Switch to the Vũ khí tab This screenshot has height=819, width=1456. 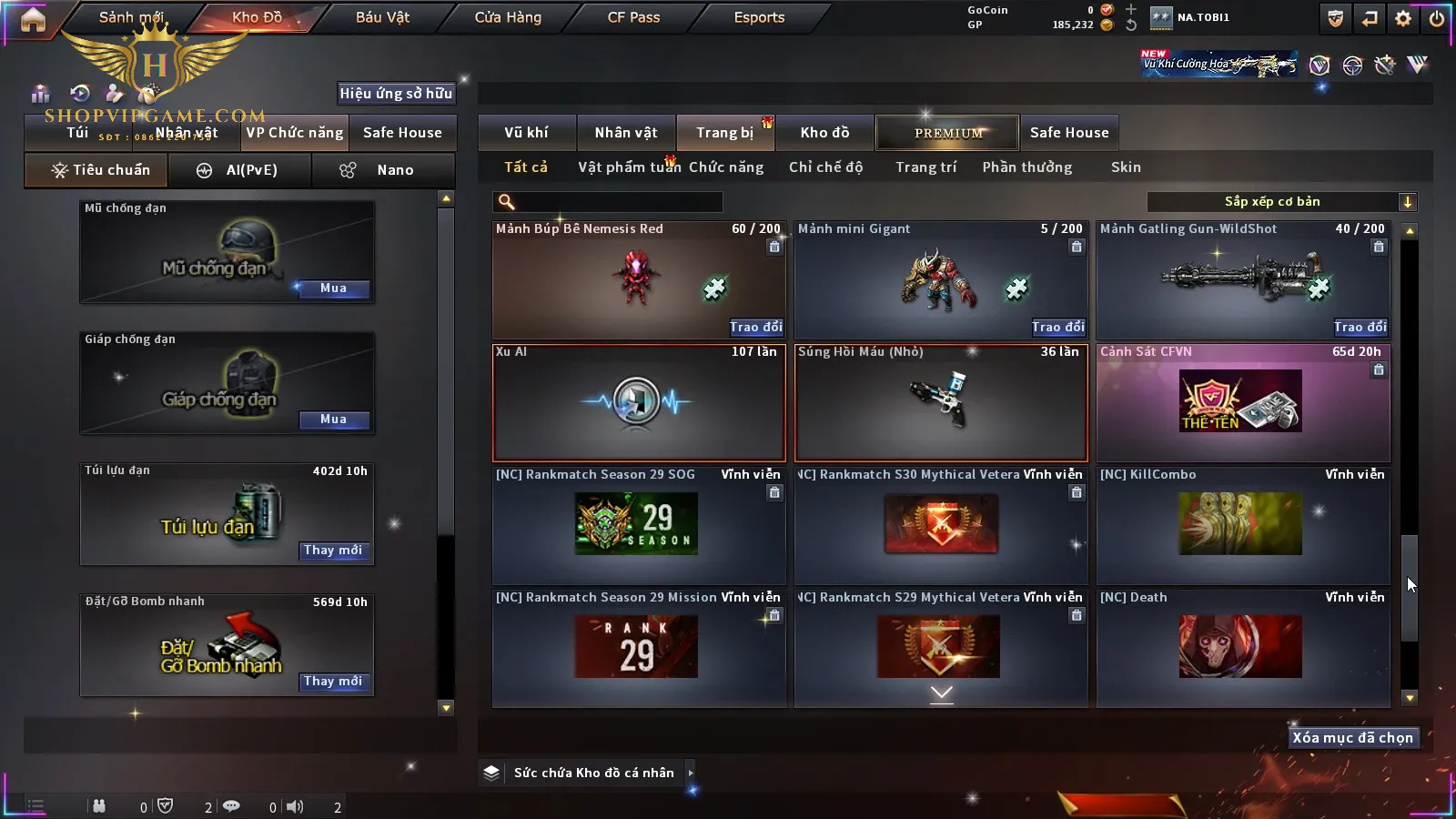(x=526, y=133)
